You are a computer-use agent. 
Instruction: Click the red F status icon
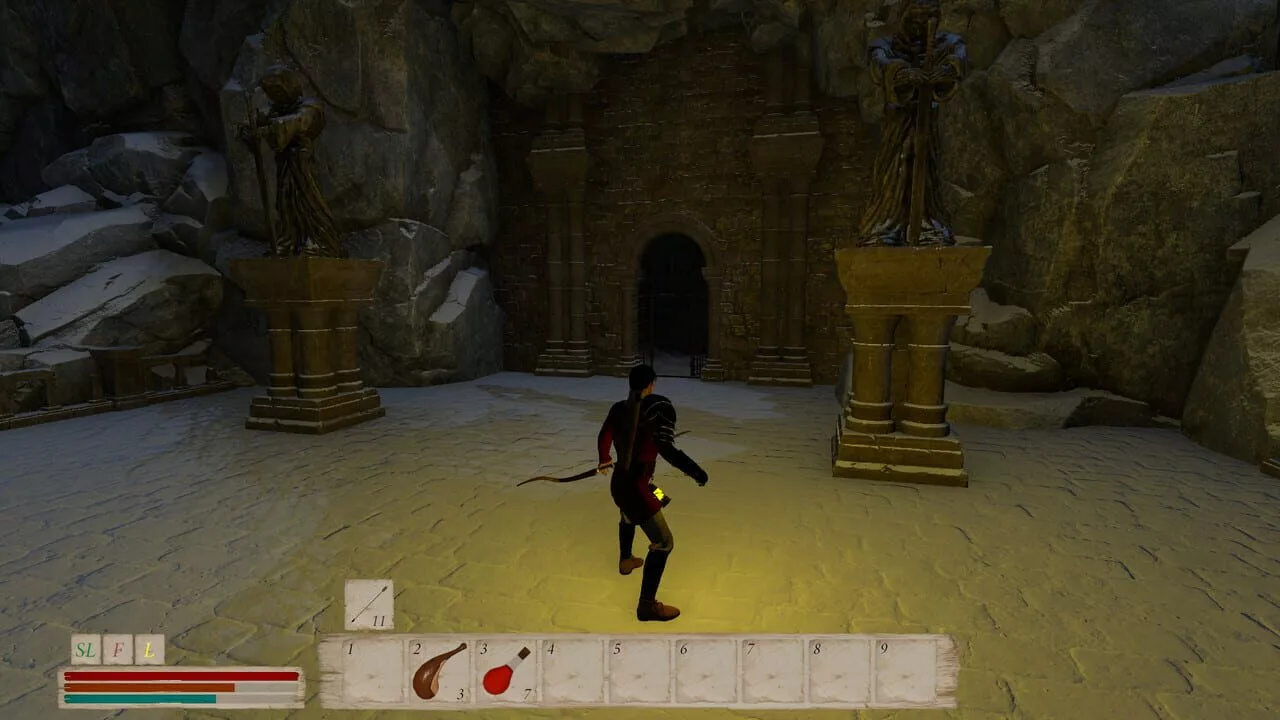tap(118, 650)
